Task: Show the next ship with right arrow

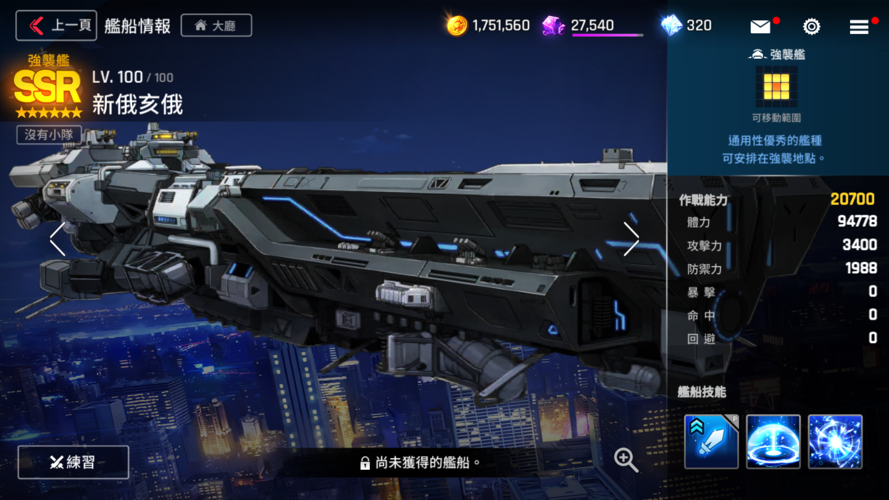Action: (631, 239)
